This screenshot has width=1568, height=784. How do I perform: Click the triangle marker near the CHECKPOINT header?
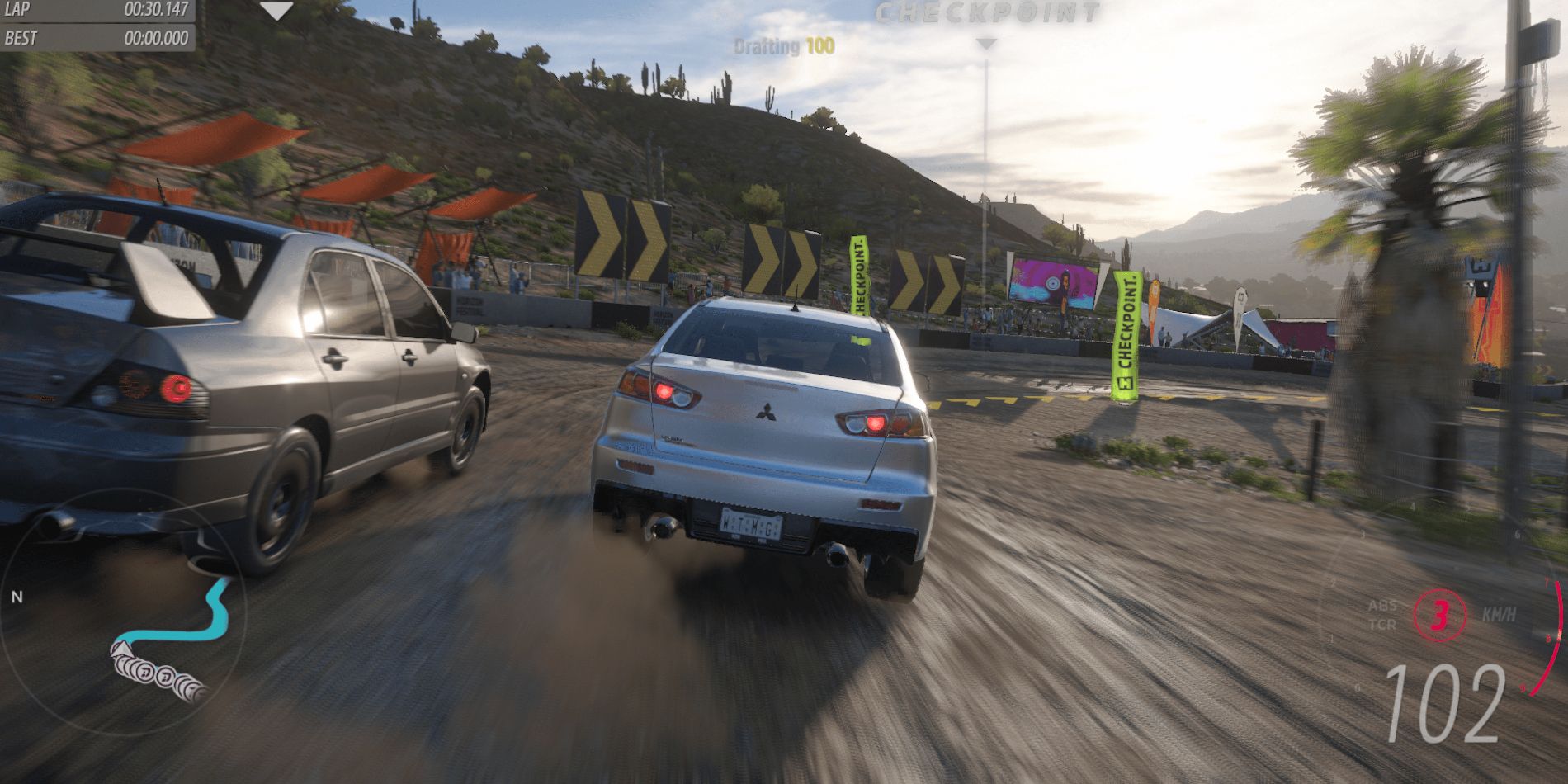[x=984, y=43]
